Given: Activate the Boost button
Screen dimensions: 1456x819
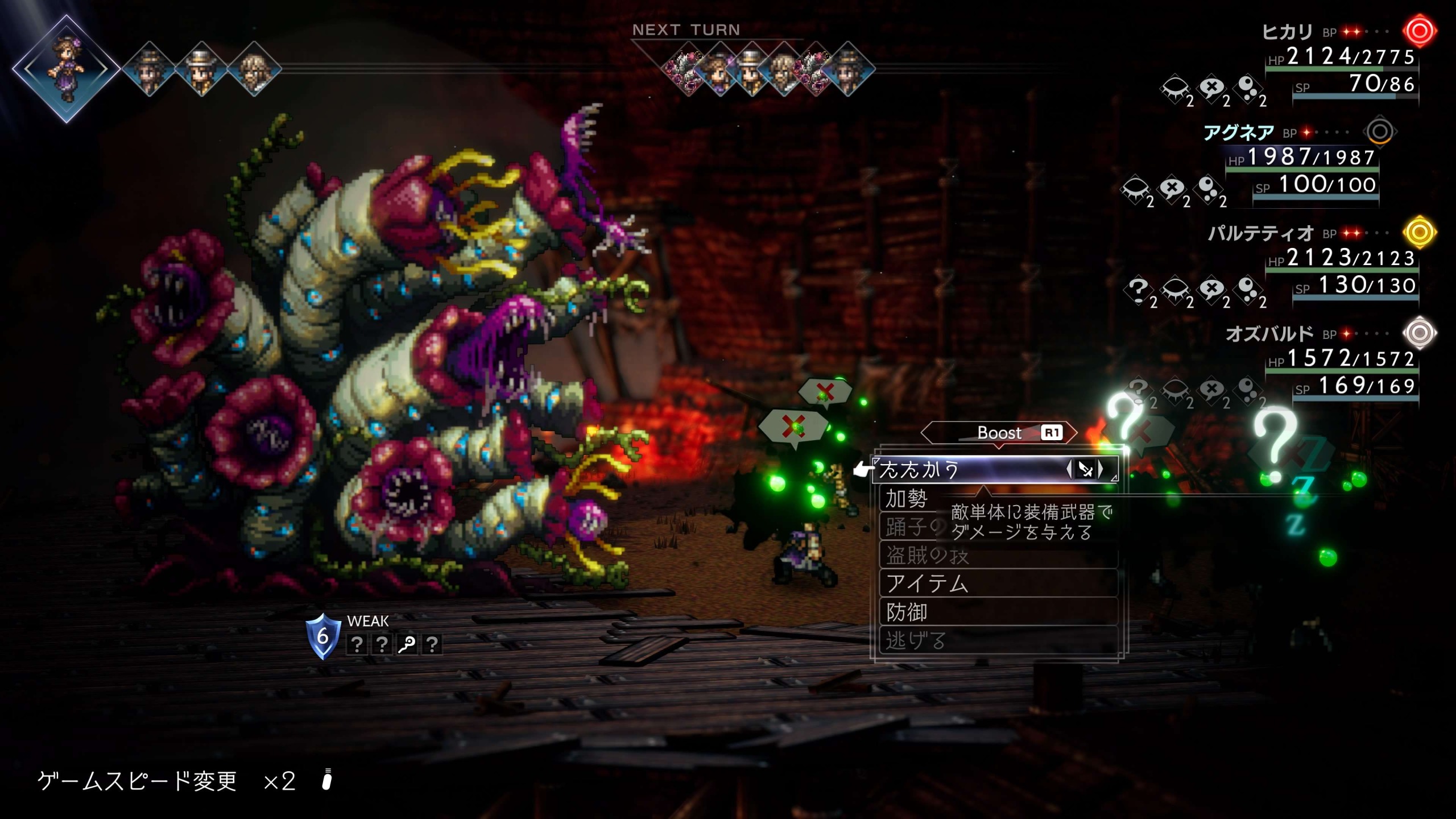Looking at the screenshot, I should coord(999,433).
